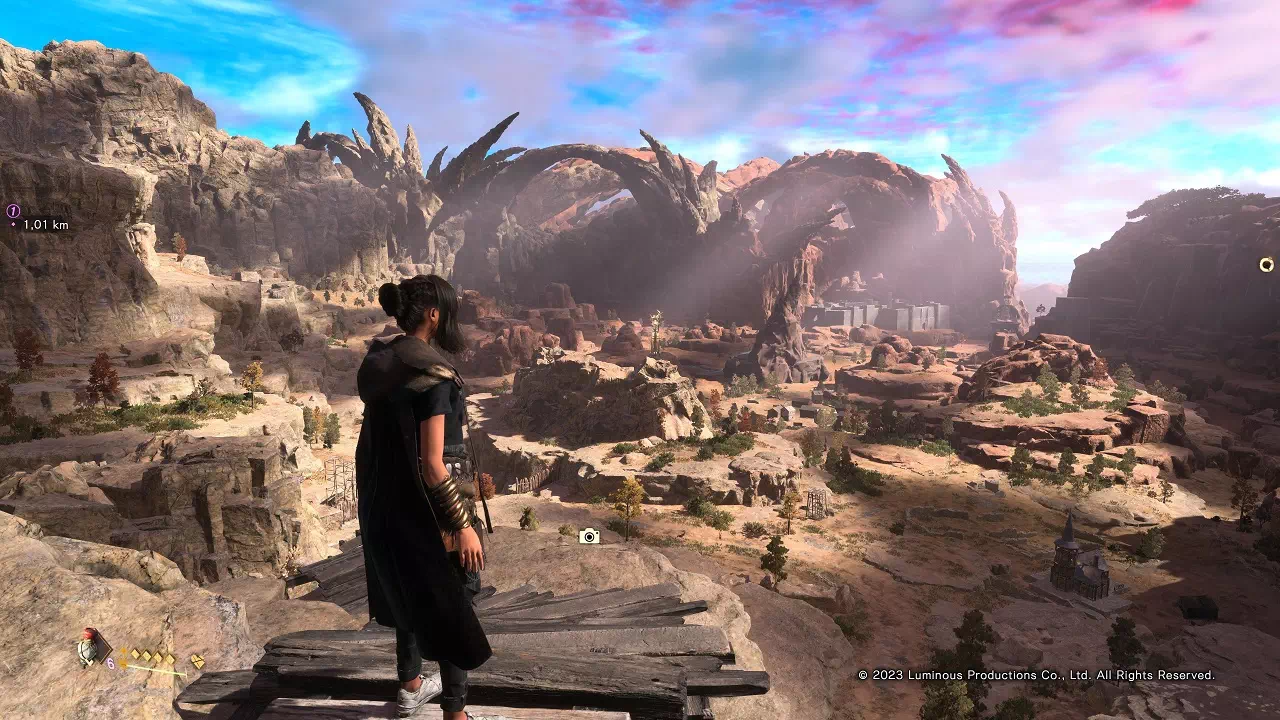Use the healing draught item icon
The image size is (1280, 720).
[x=93, y=648]
